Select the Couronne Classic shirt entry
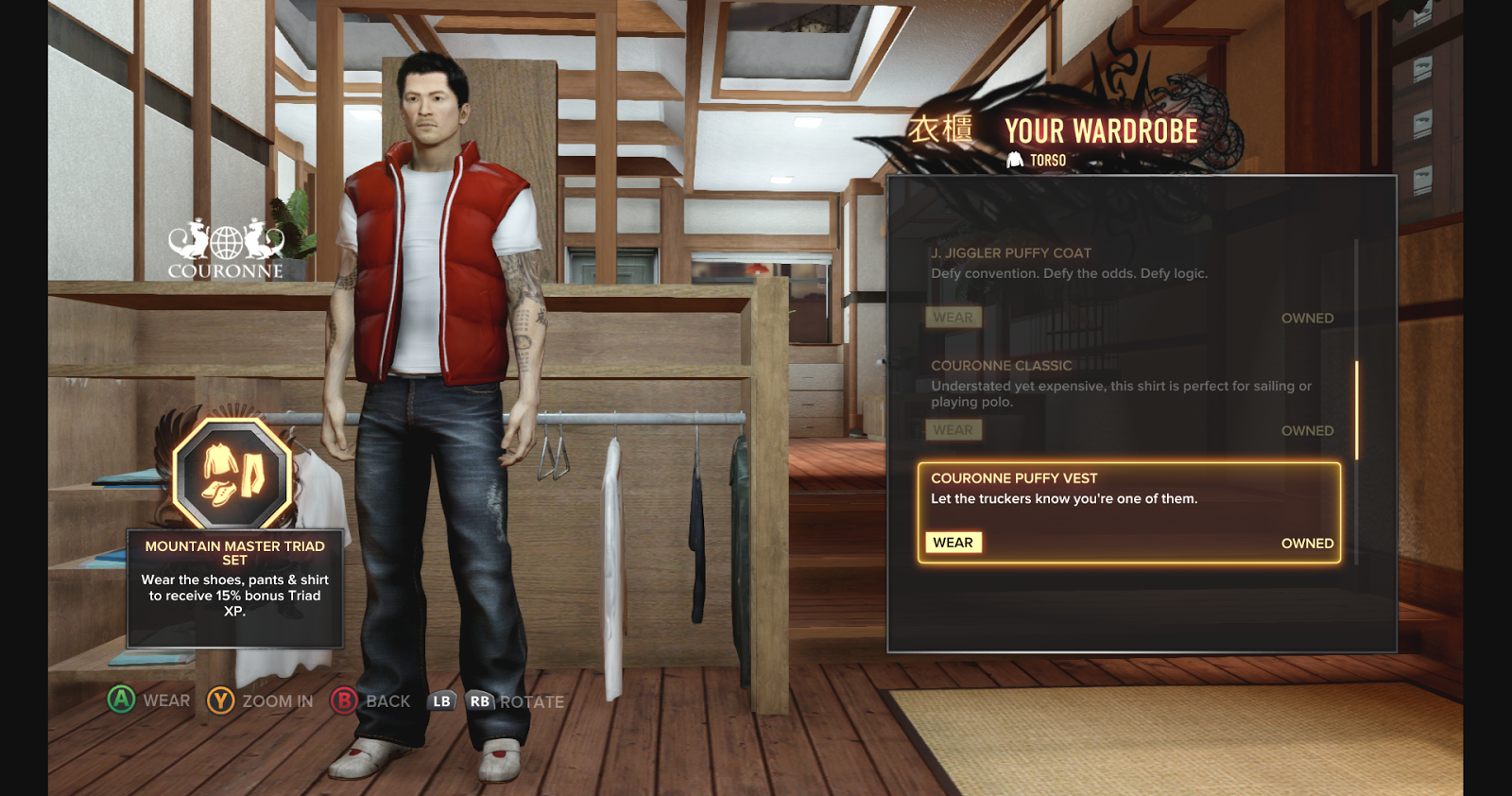 click(x=1001, y=366)
